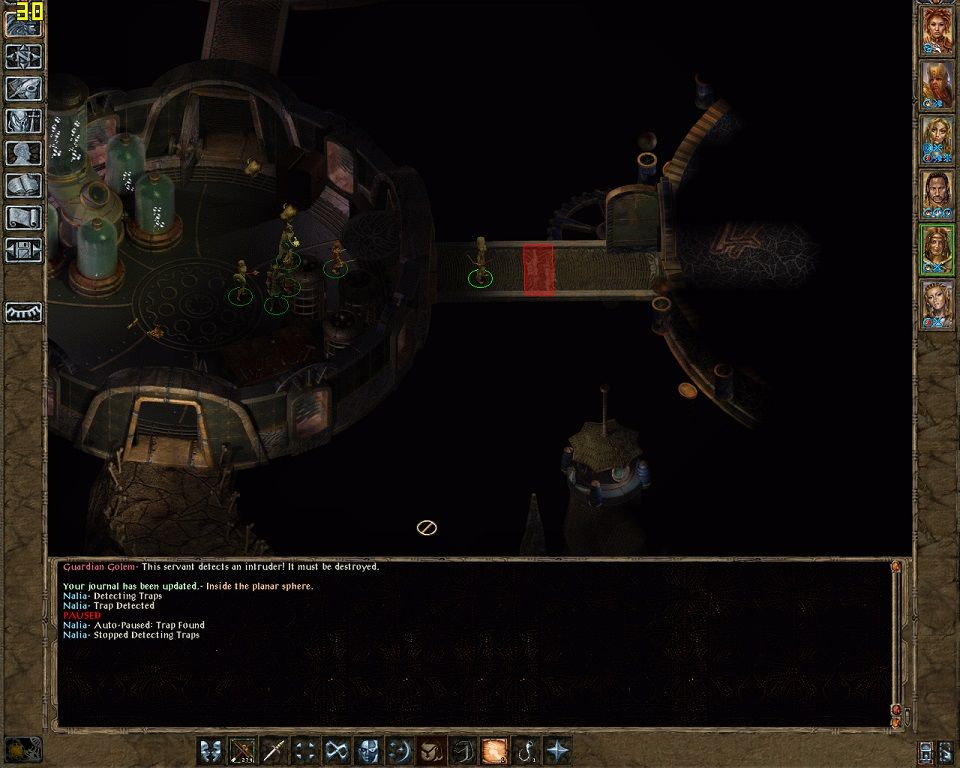Open the priest scroll from the sidebar
This screenshot has width=960, height=768.
(23, 217)
